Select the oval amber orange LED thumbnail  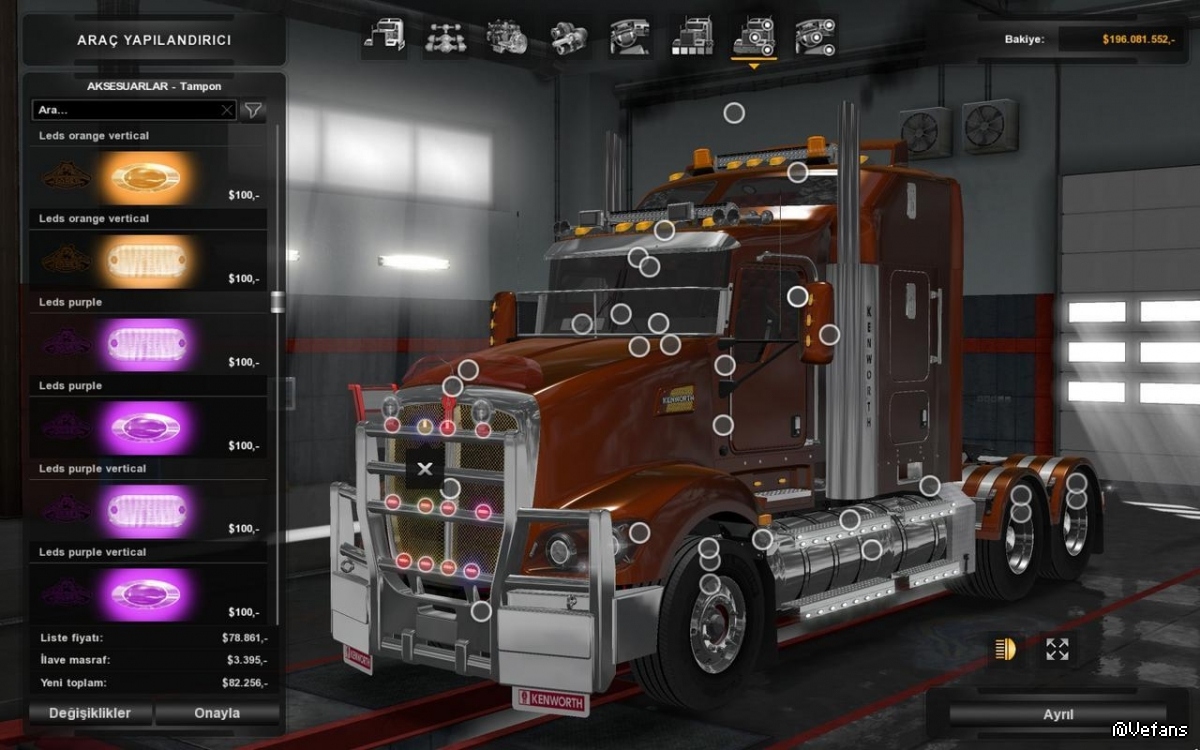coord(146,178)
